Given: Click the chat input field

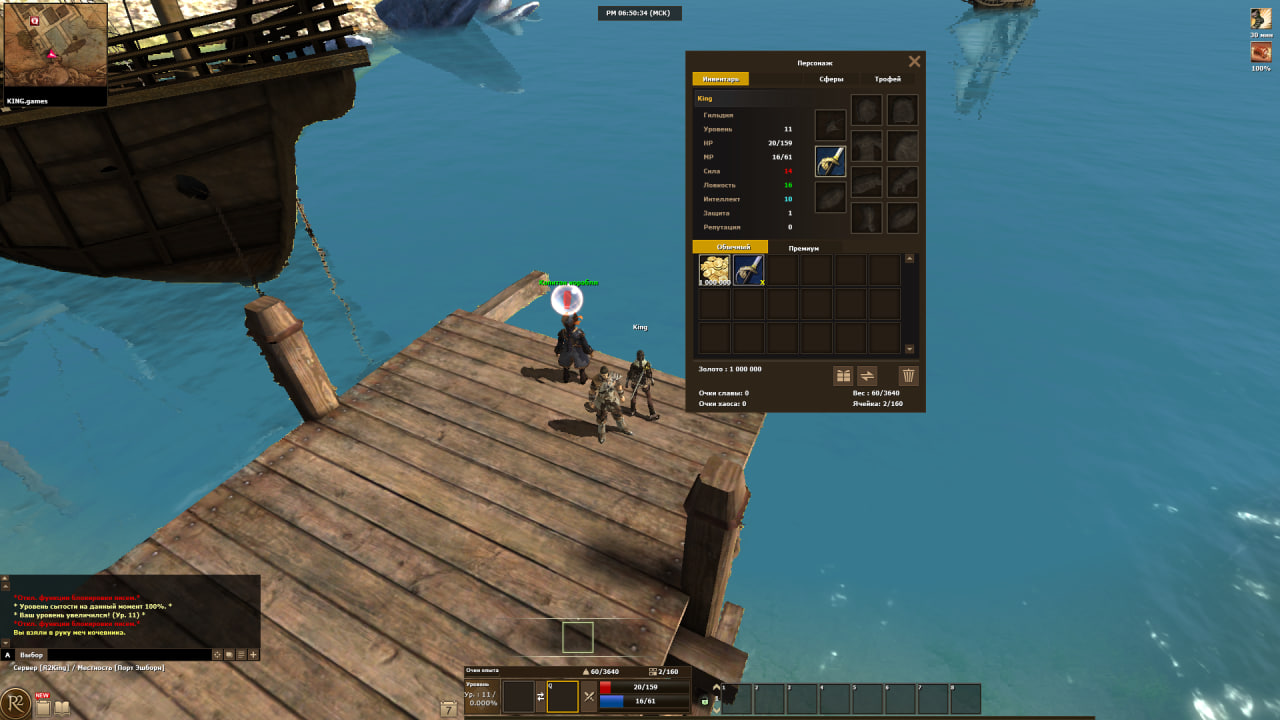Looking at the screenshot, I should (x=128, y=654).
